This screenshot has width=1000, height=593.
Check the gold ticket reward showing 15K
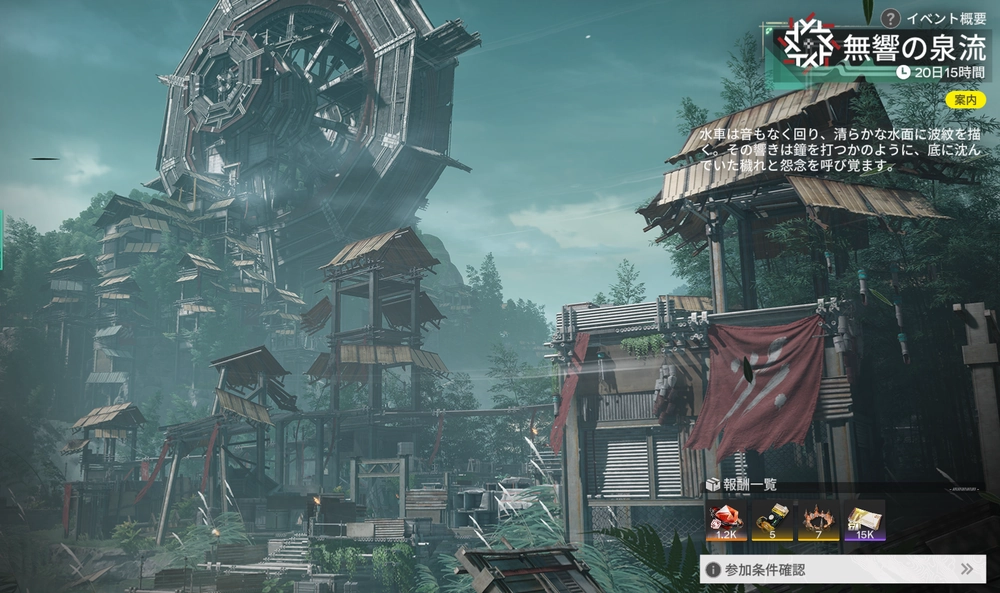click(x=864, y=520)
